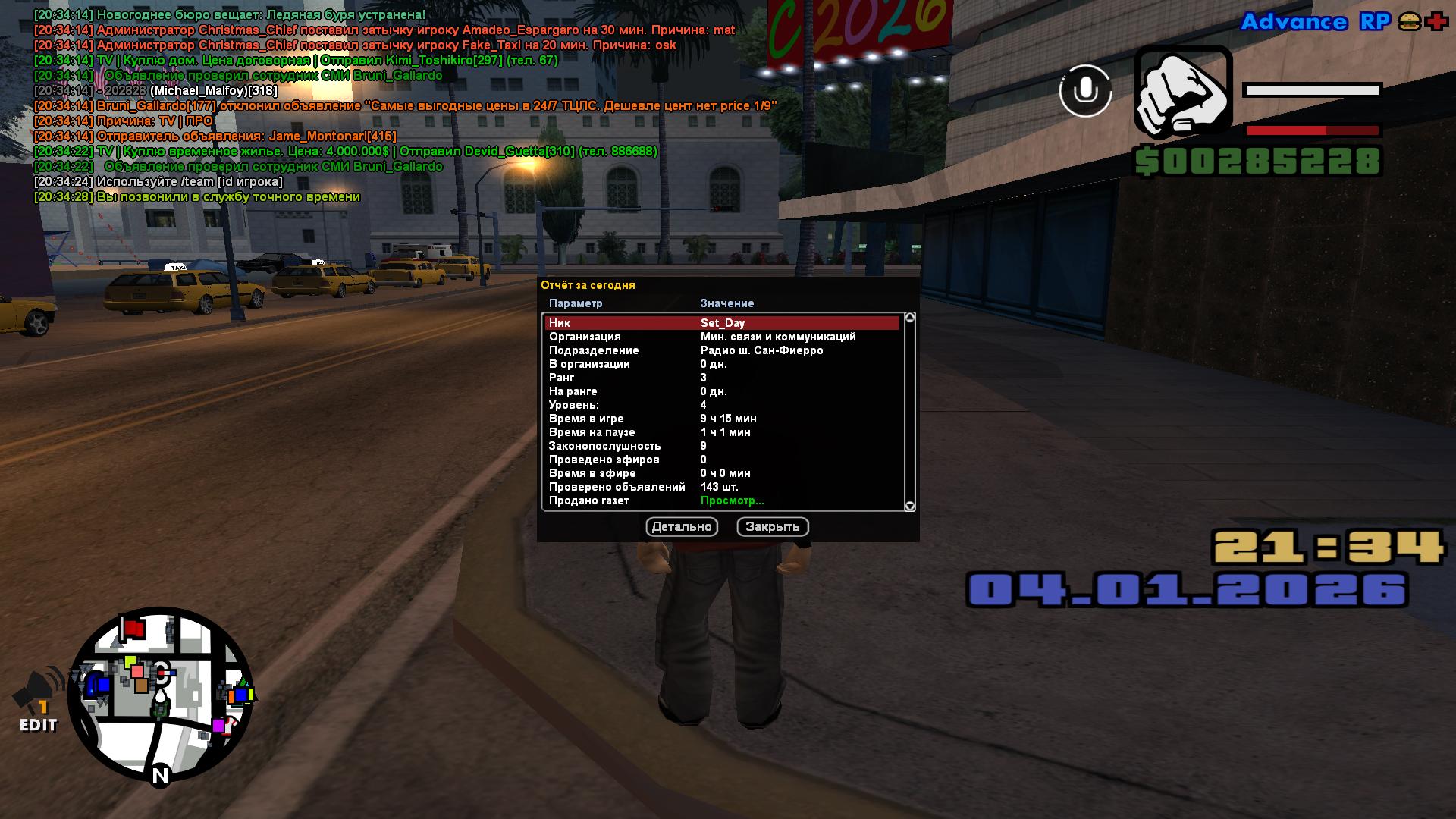Toggle the microphone voice chat icon
Screen dimensions: 1456x819
click(x=1085, y=91)
